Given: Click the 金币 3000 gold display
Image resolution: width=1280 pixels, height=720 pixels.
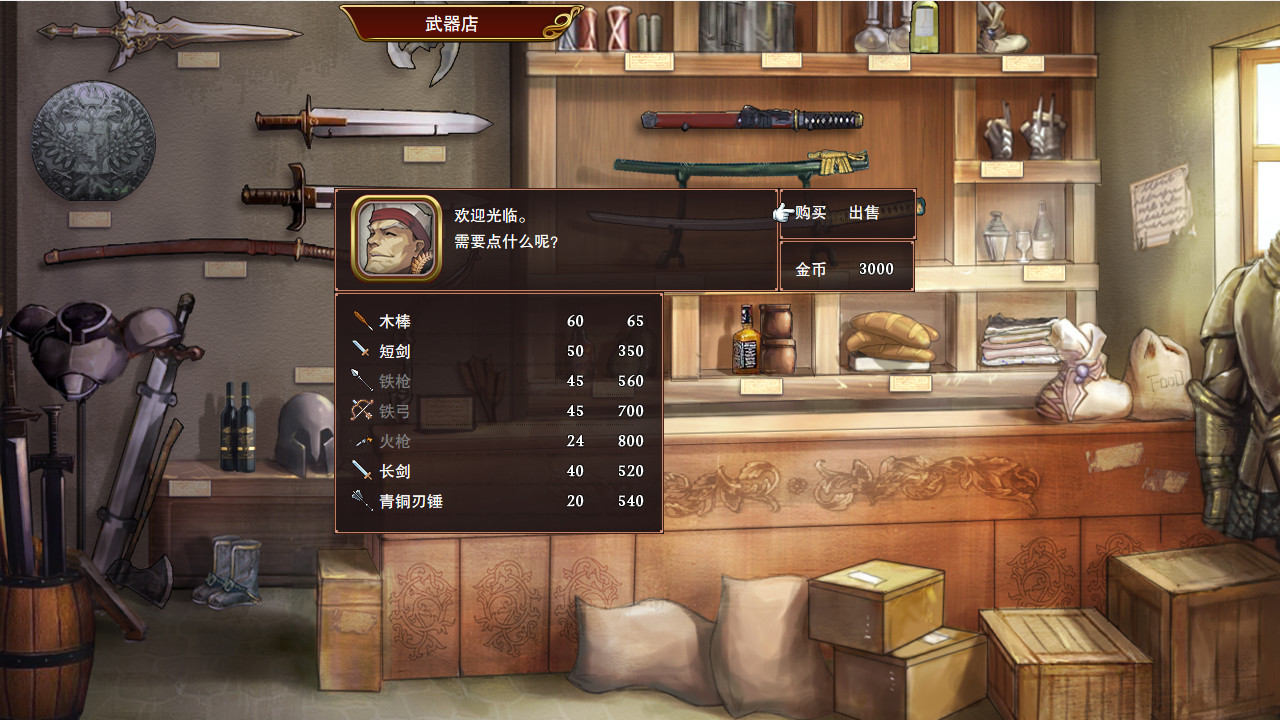Looking at the screenshot, I should (x=846, y=268).
